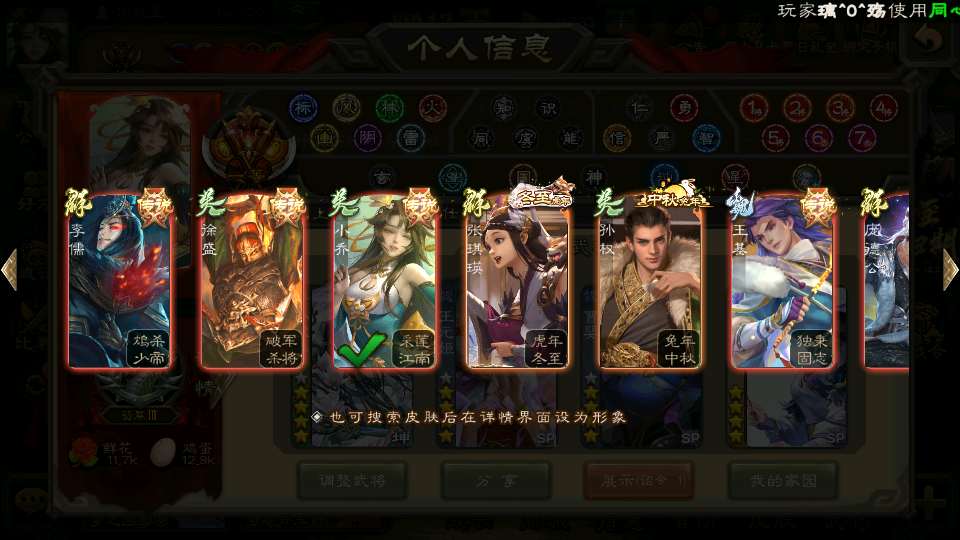Viewport: 960px width, 540px height.
Task: Show previous skins with the left arrow
Action: [x=10, y=270]
